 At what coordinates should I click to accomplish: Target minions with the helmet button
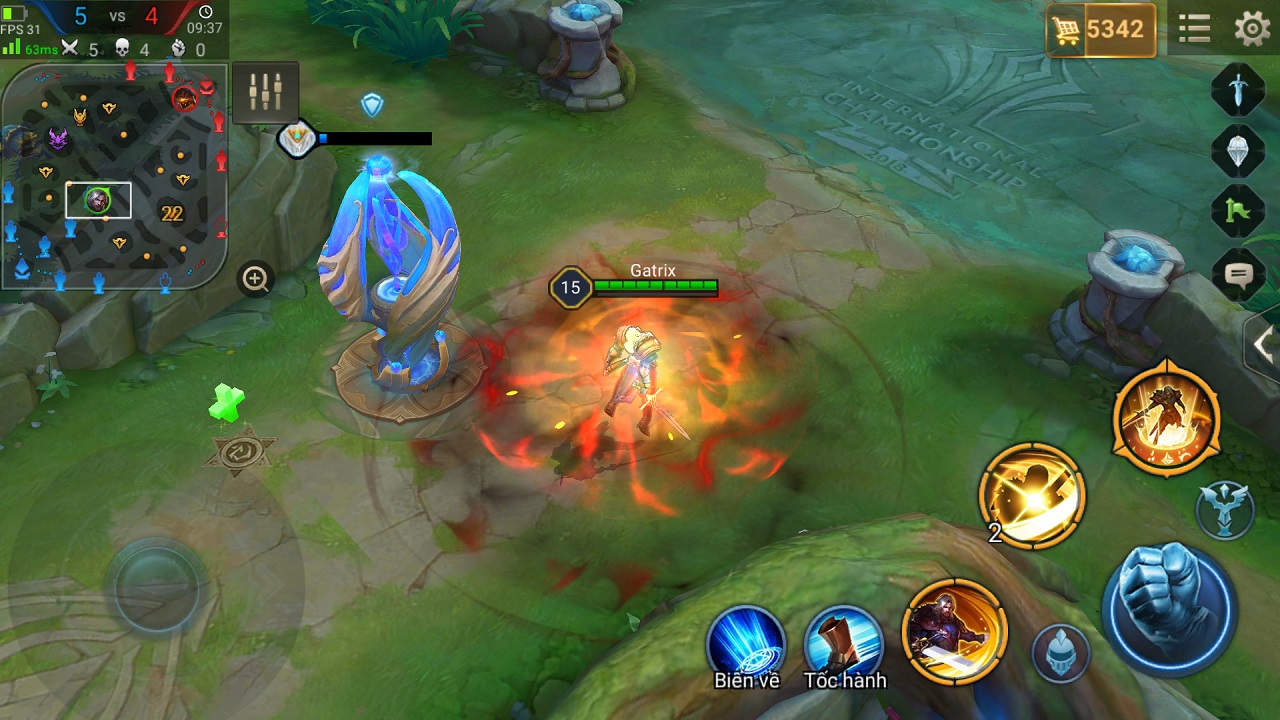[x=1060, y=654]
